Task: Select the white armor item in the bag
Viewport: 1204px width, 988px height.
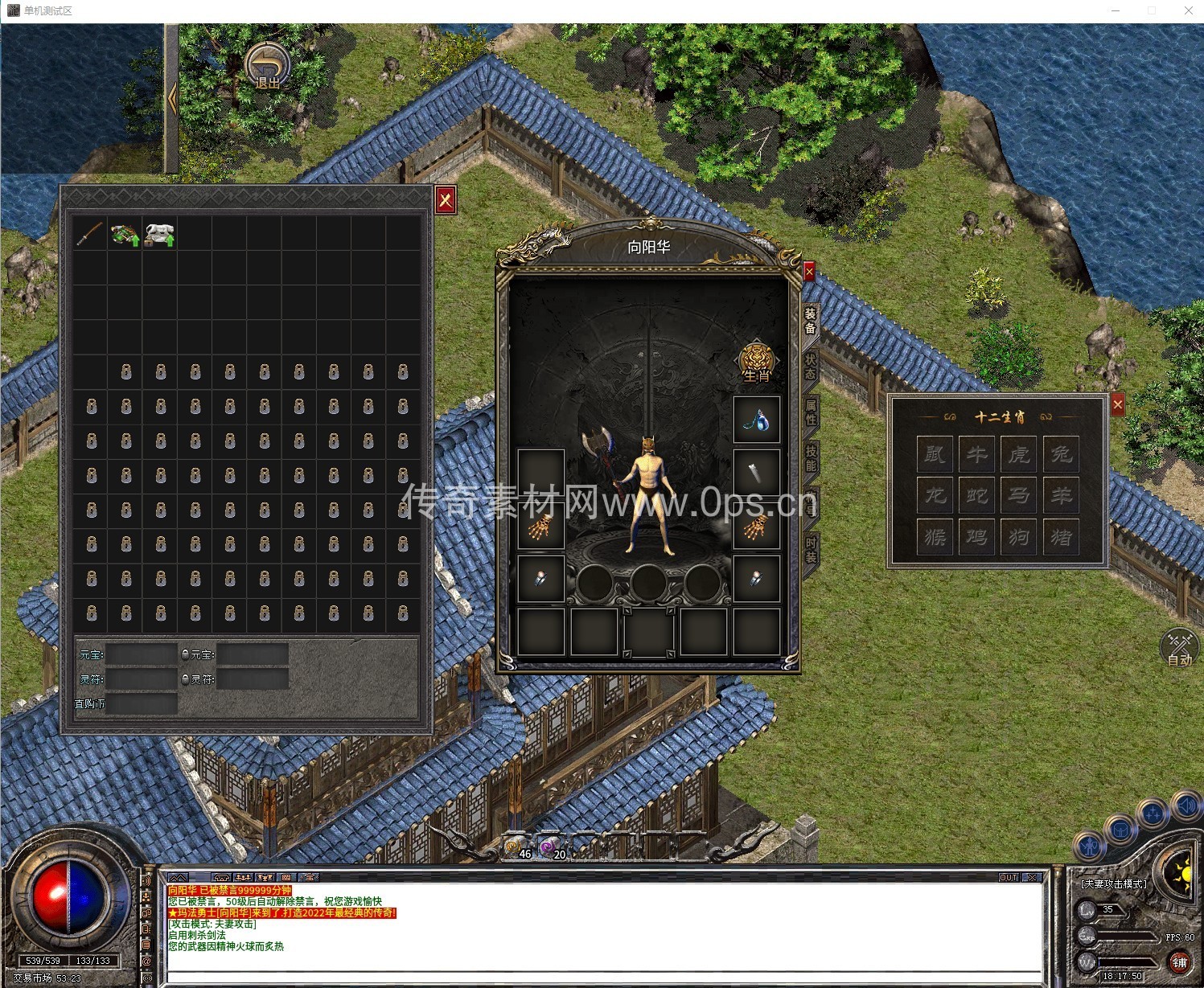Action: pos(159,234)
